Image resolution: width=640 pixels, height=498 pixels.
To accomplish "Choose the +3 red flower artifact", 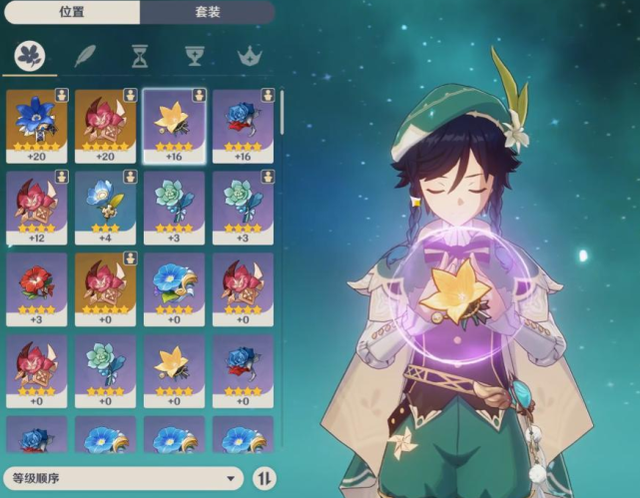I will coord(37,288).
